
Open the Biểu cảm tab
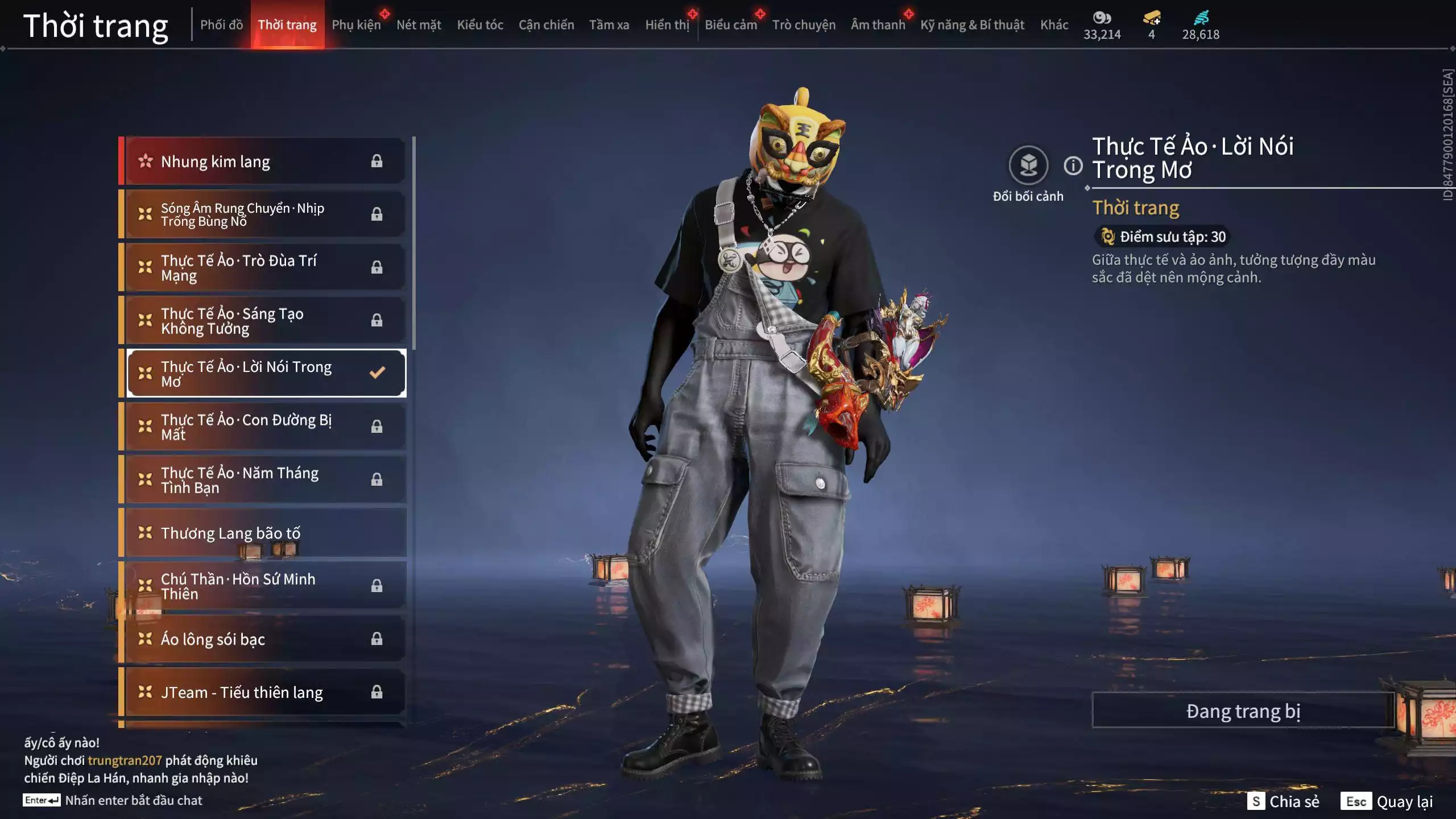pos(731,25)
